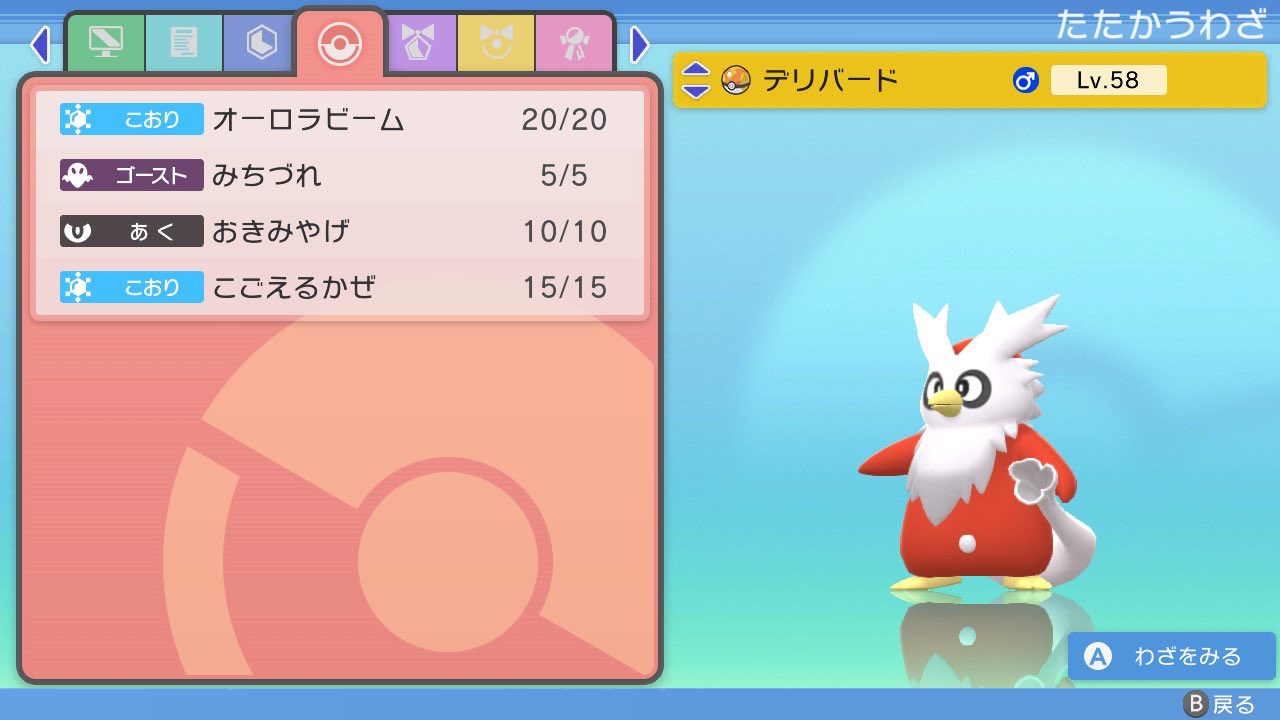Open the green monitor summary tab icon
This screenshot has width=1280, height=720.
pos(105,42)
